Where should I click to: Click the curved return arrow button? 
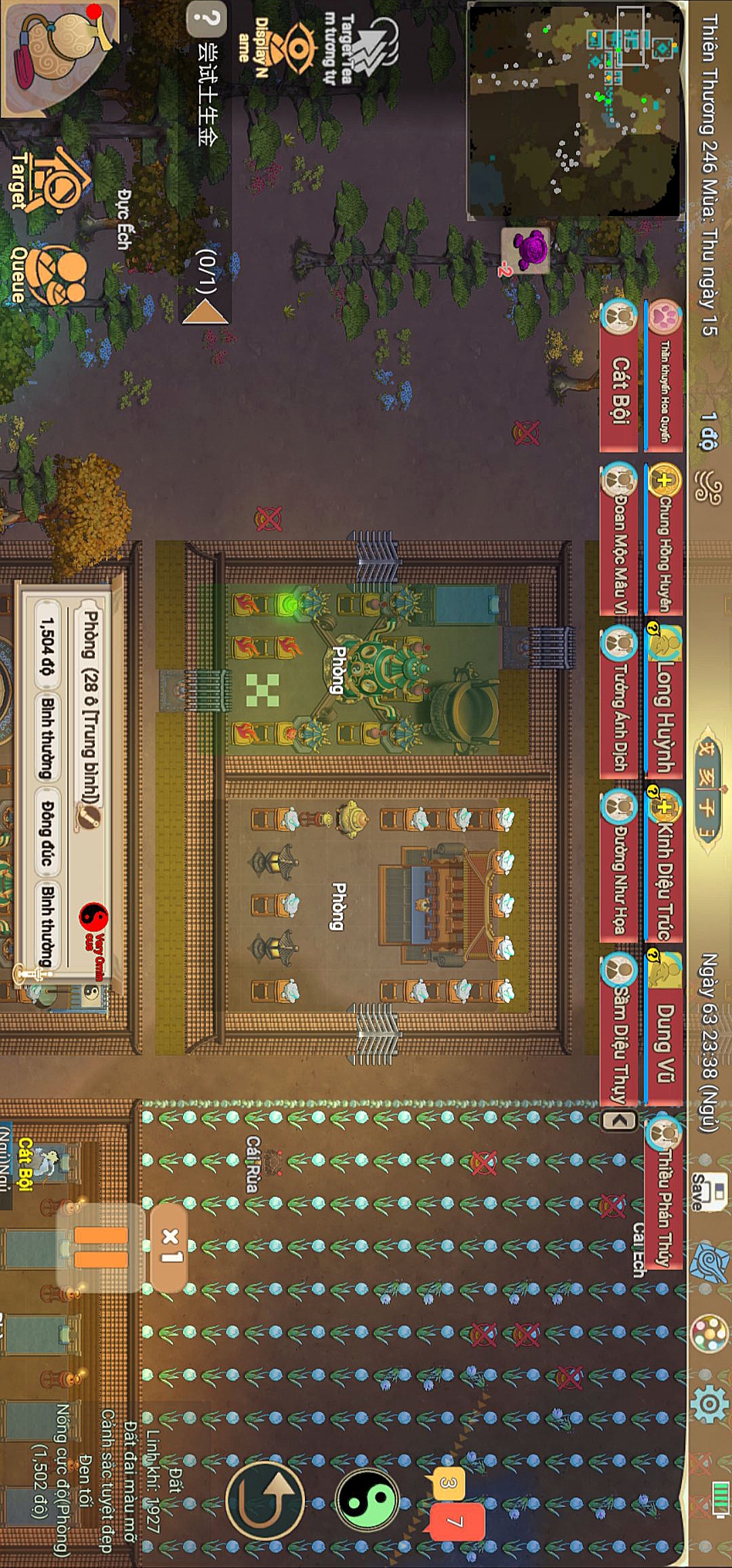coord(265,1500)
